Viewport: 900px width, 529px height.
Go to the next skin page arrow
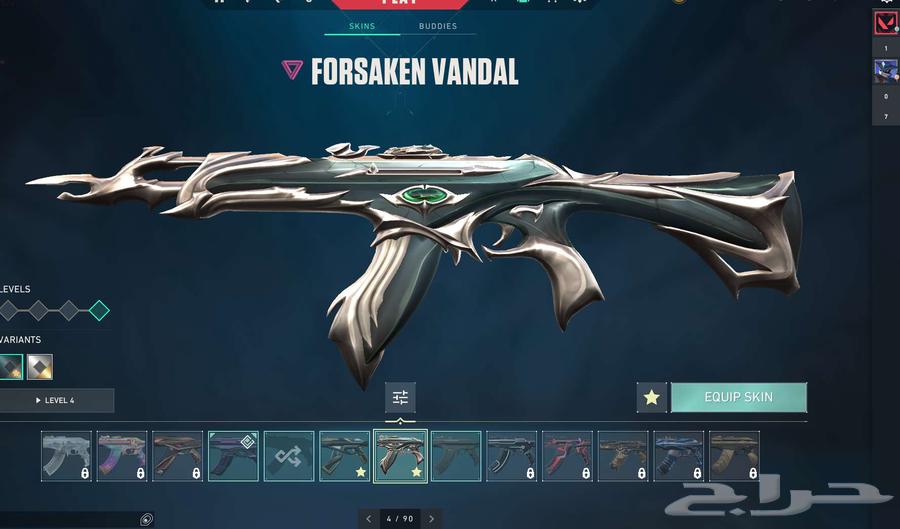click(x=431, y=519)
